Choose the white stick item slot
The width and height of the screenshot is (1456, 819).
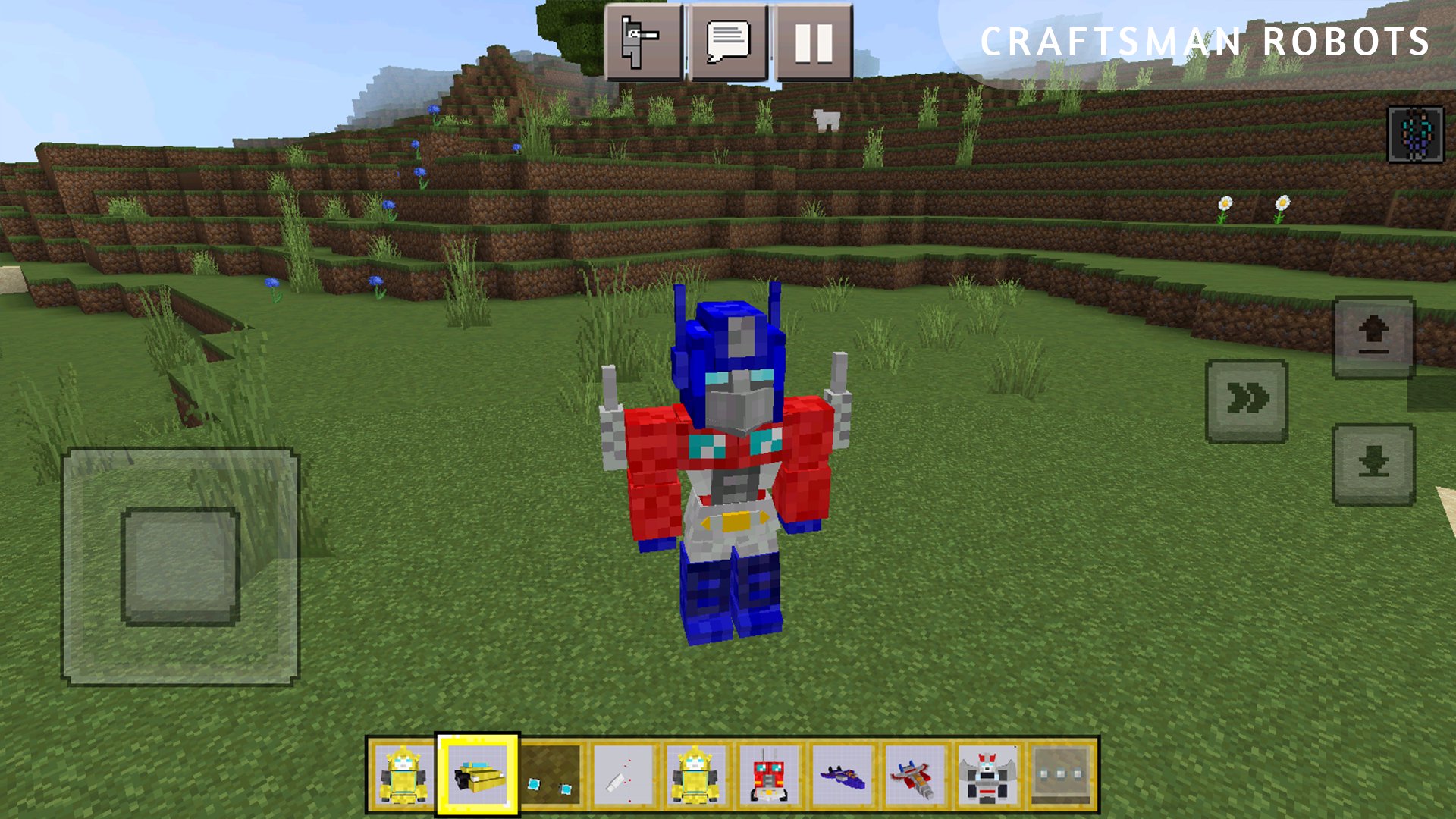(623, 775)
